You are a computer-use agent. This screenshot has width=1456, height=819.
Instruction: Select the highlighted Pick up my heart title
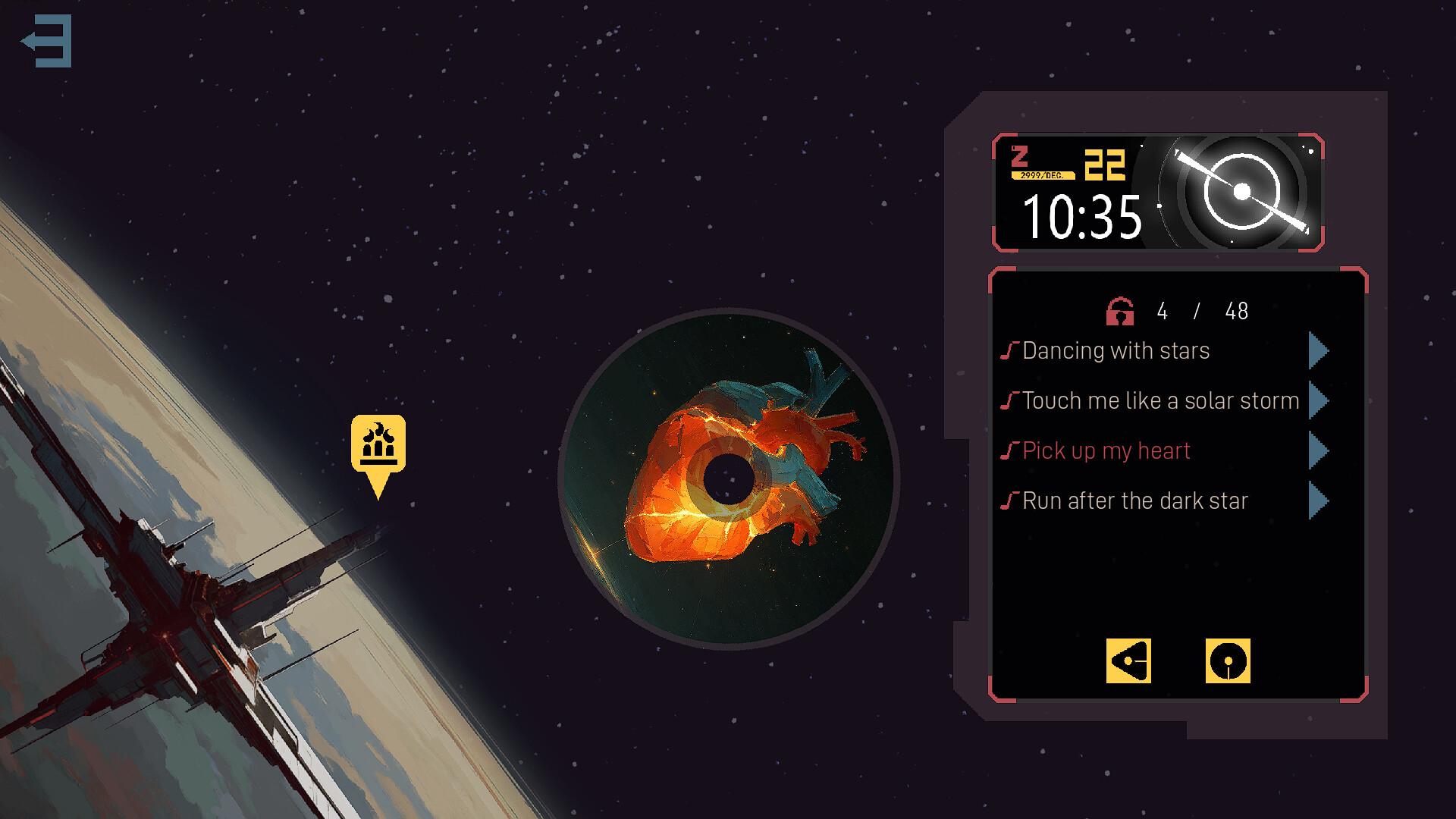point(1106,450)
